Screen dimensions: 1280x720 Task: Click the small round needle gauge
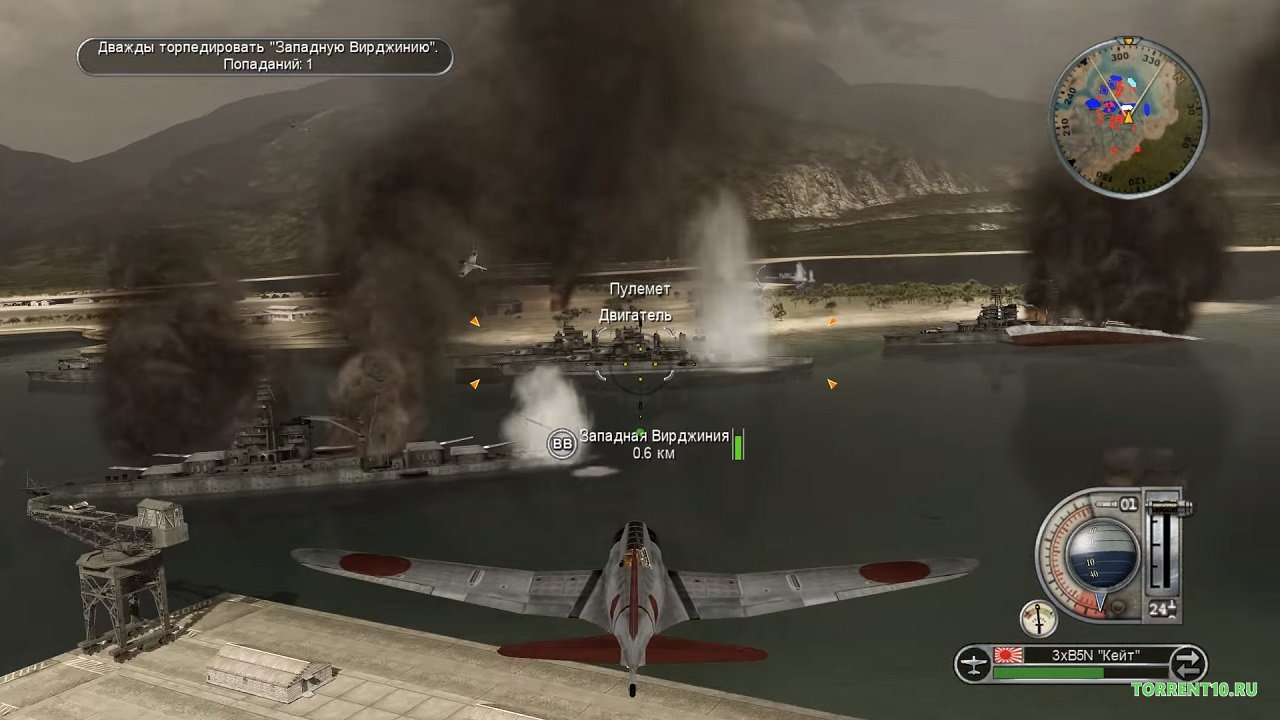1039,619
